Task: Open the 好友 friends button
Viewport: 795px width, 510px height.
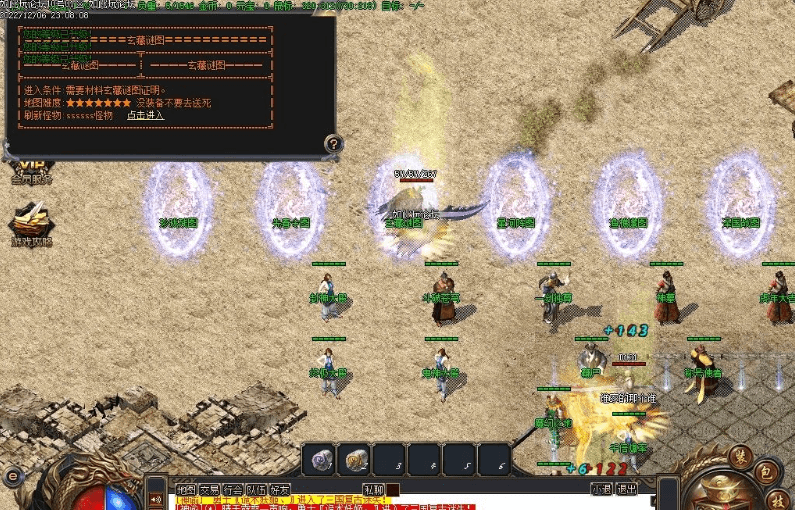Action: (x=281, y=490)
